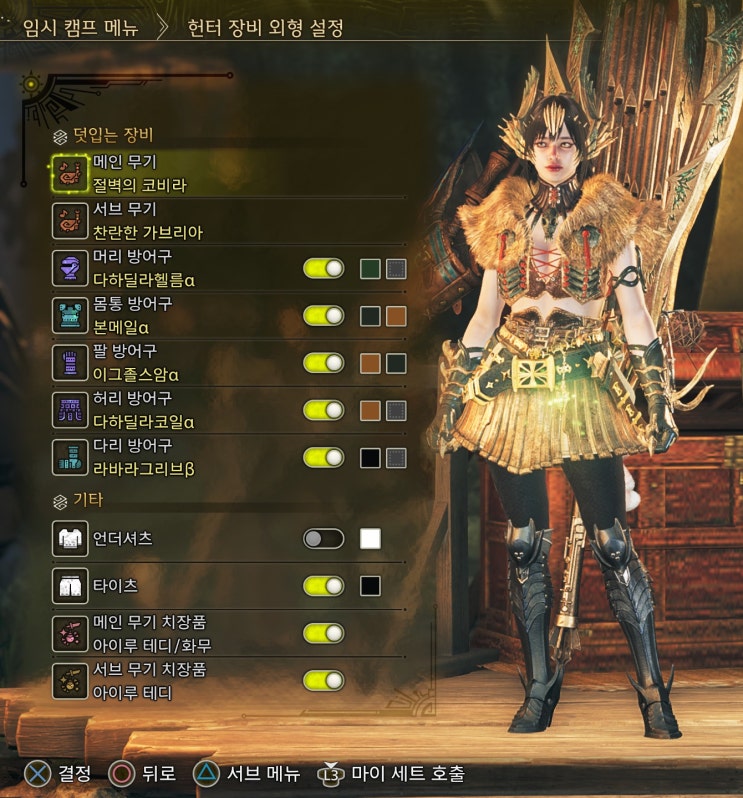Toggle the 허리 방어구 display switch
743x798 pixels.
(323, 410)
